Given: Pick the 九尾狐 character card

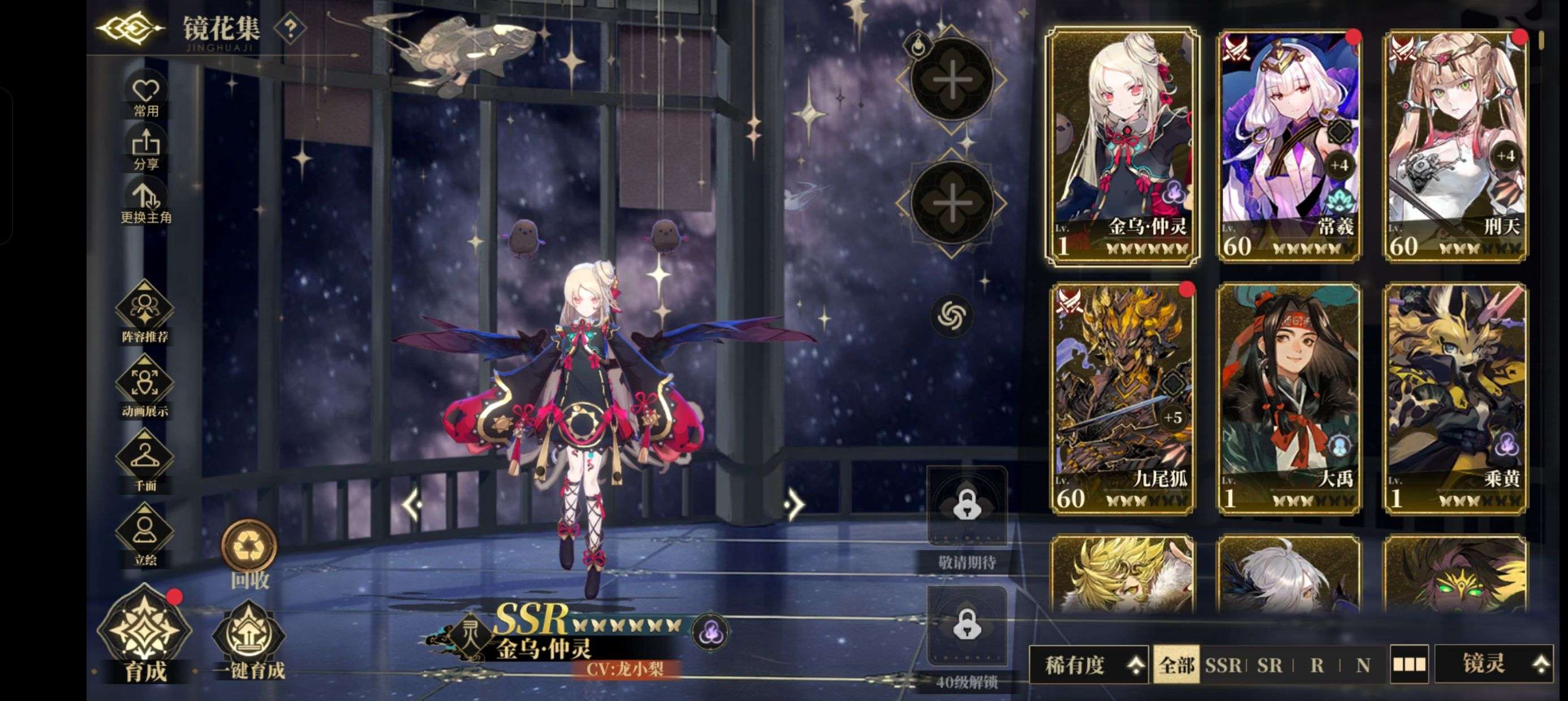Looking at the screenshot, I should point(1122,399).
